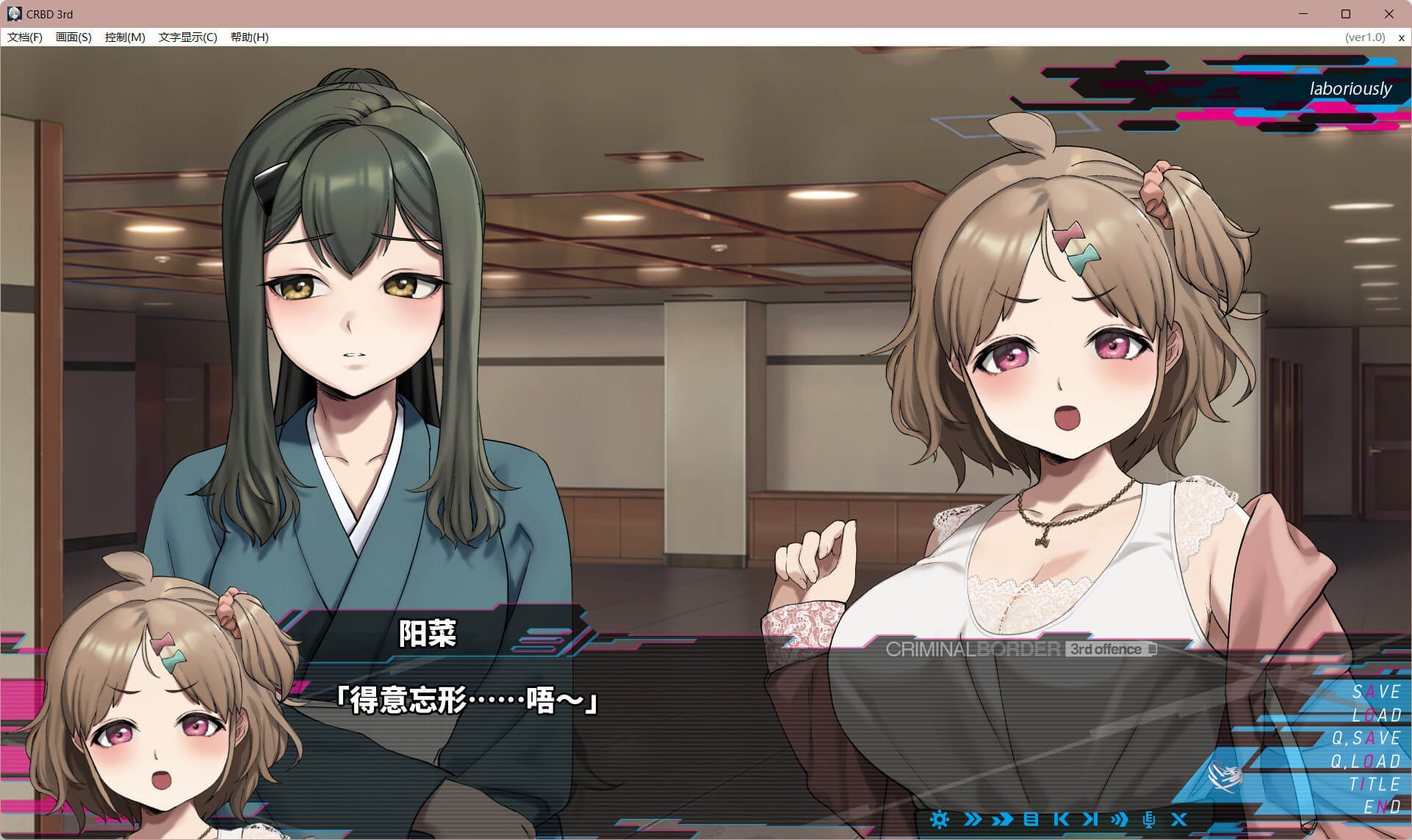Close the CRBD 3rd window
This screenshot has width=1412, height=840.
click(1388, 14)
